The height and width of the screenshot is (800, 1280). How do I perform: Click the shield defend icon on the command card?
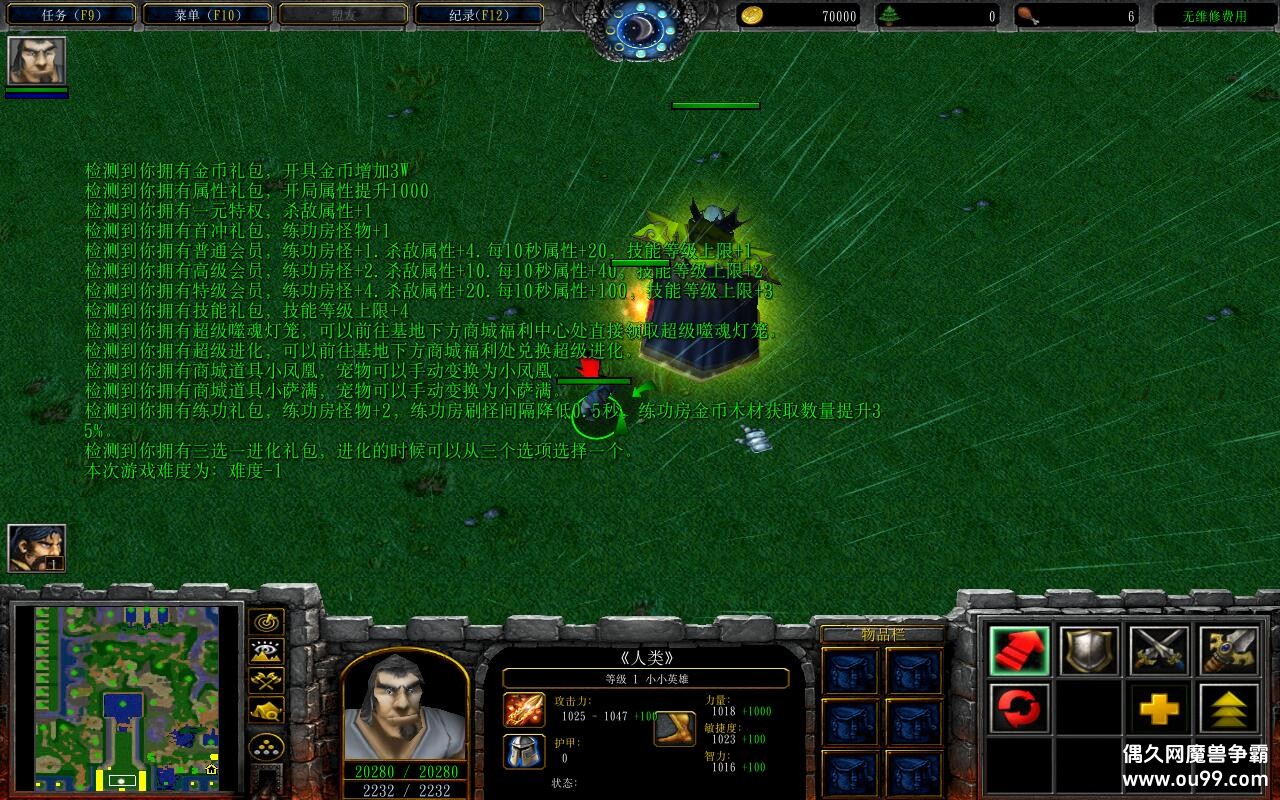point(1090,650)
